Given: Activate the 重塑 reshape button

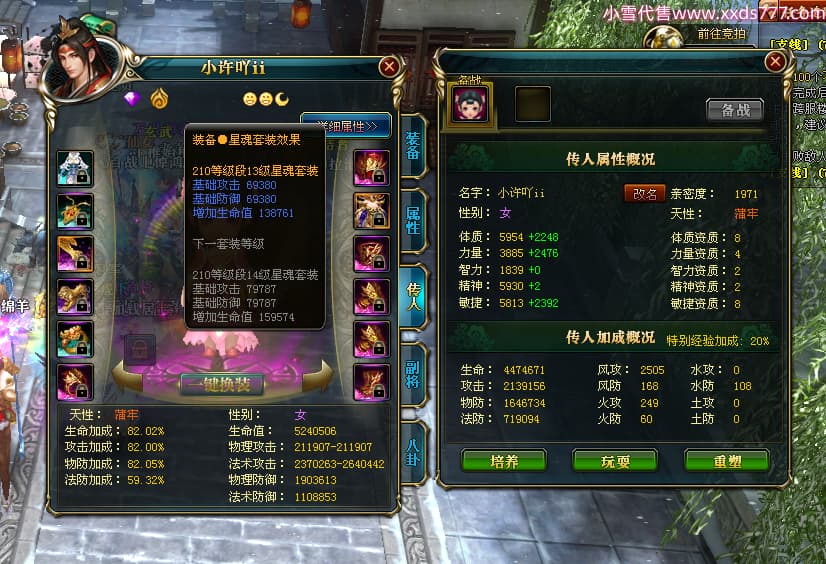Looking at the screenshot, I should (726, 459).
